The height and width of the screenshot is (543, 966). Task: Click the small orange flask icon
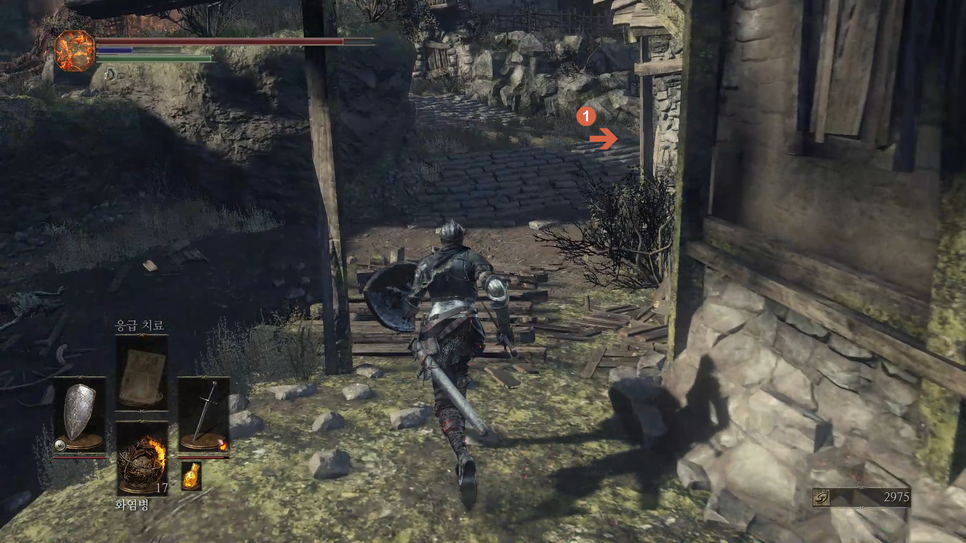click(190, 476)
